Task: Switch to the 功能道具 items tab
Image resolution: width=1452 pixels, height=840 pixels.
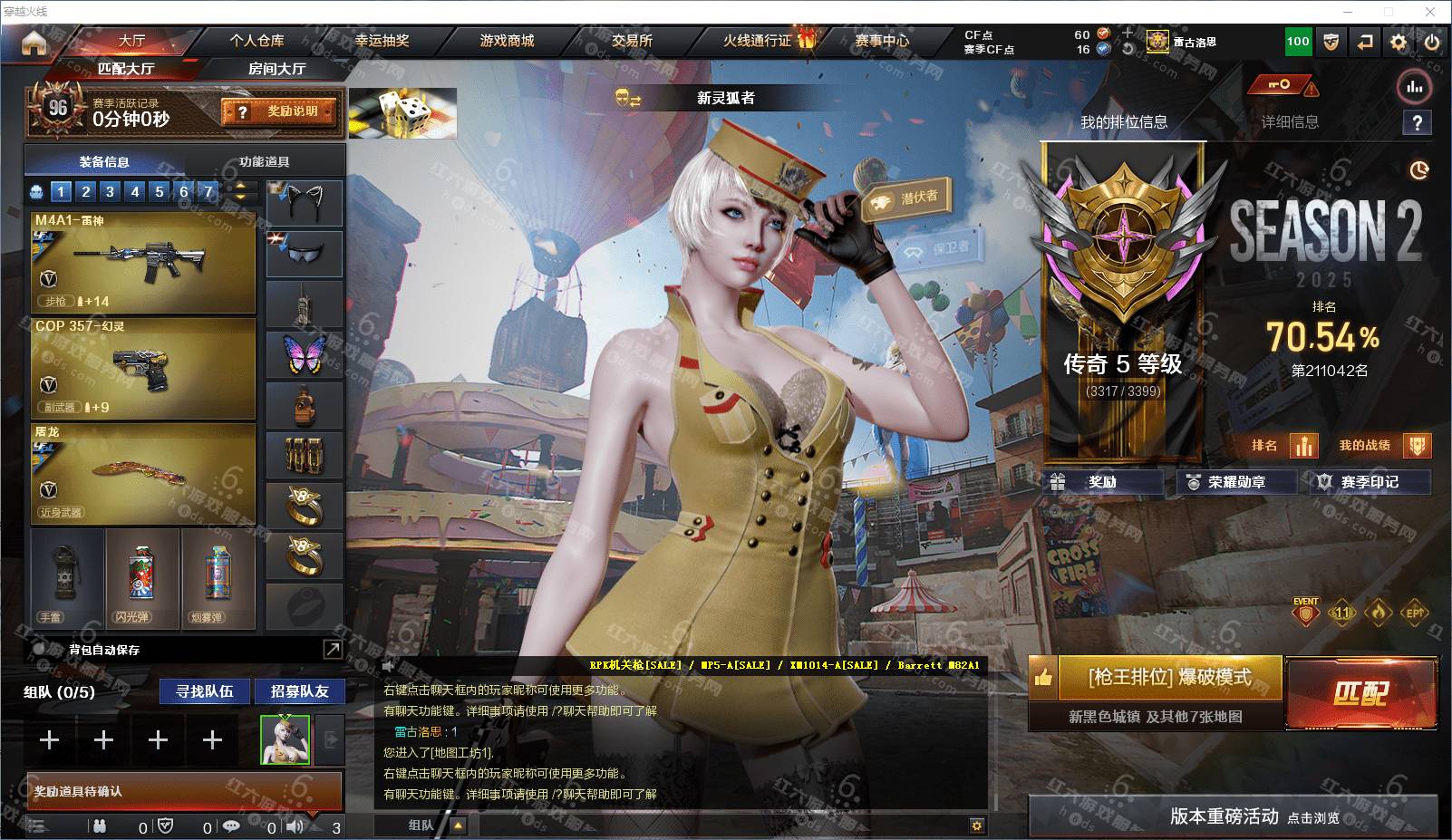Action: click(x=264, y=161)
